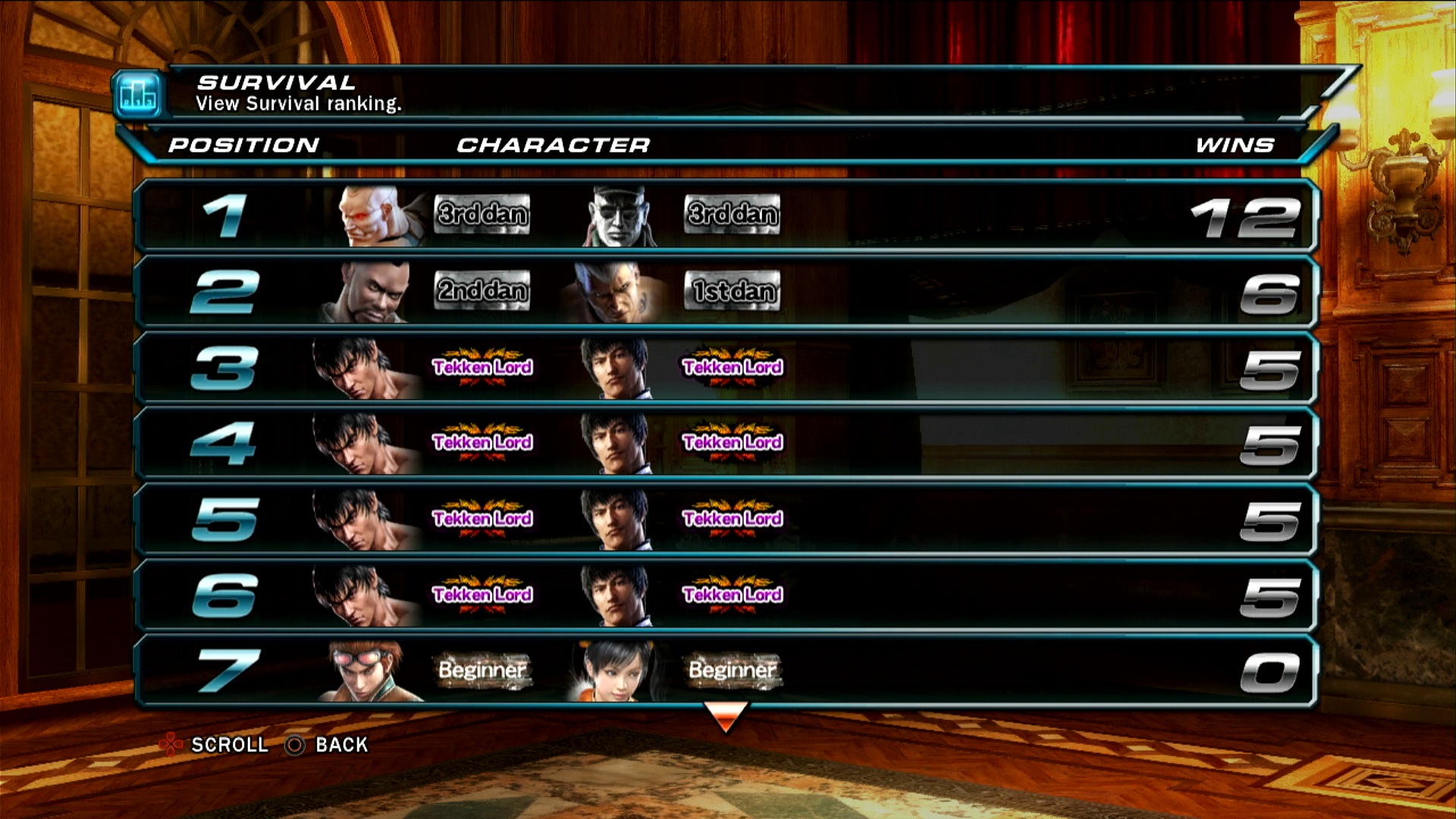Click the Survival ranking chart icon
Screen dimensions: 1456x819
(139, 96)
